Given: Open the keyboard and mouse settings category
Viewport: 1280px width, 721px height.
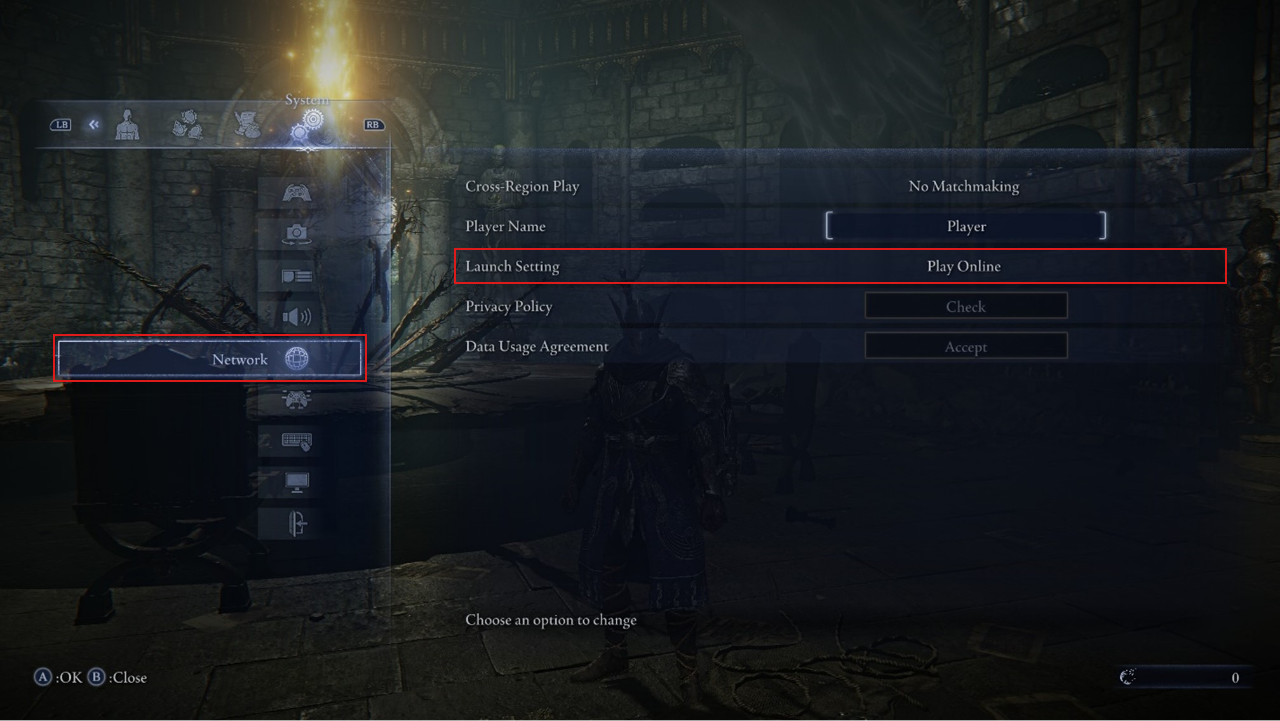Looking at the screenshot, I should click(297, 441).
